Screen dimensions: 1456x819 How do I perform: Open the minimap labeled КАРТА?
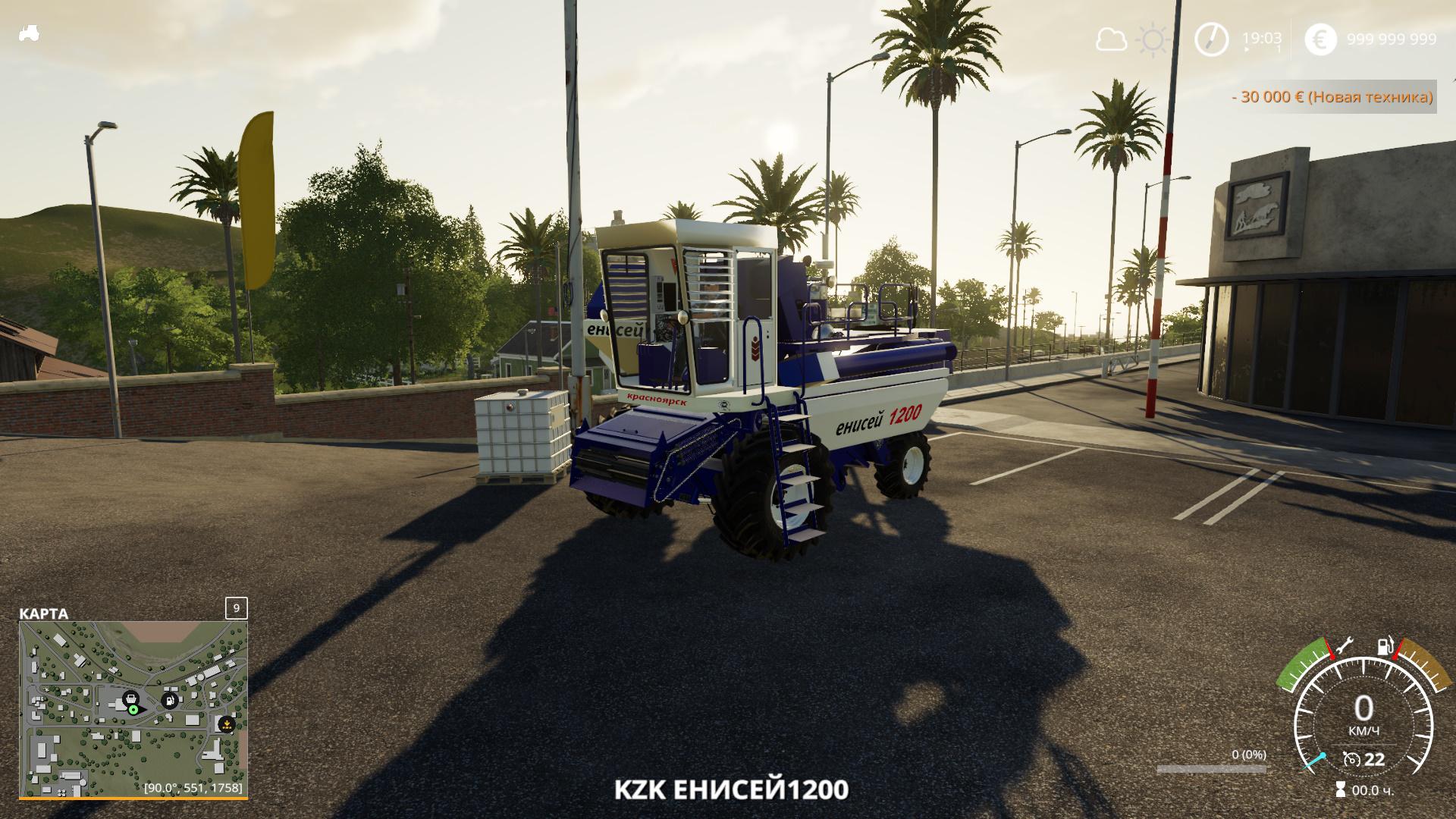(x=133, y=708)
